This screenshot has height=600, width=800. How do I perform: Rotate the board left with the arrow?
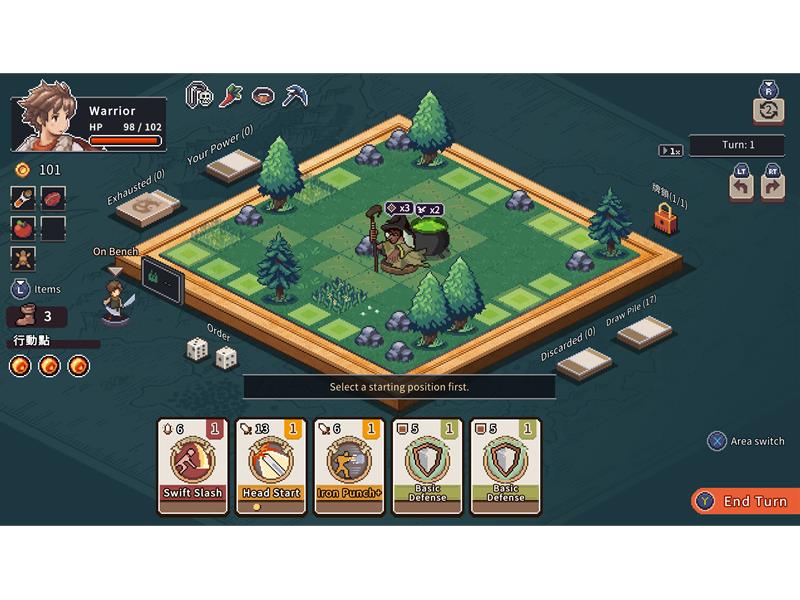click(741, 186)
